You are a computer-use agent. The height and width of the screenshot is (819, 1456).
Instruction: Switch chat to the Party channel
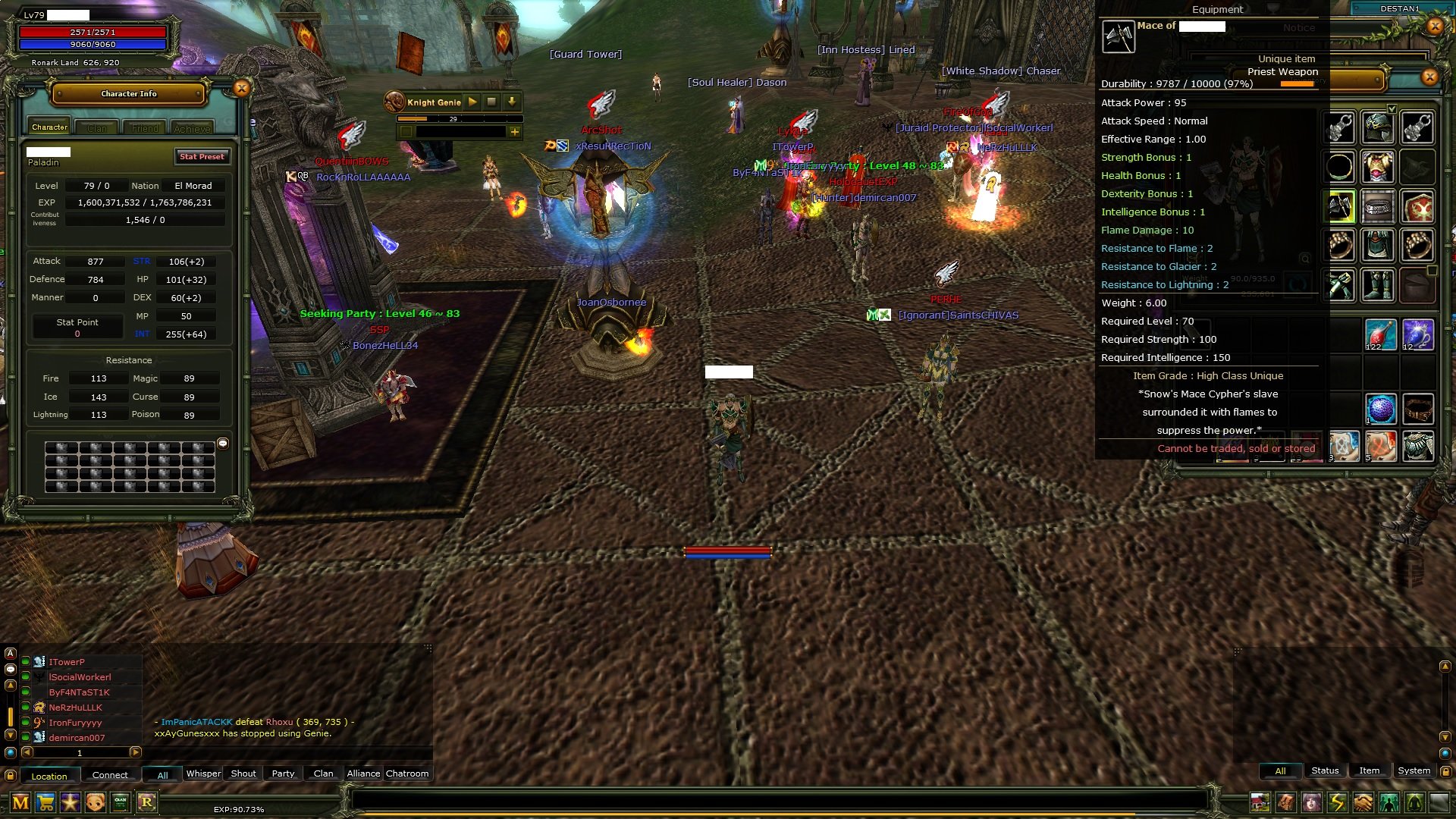[x=283, y=773]
